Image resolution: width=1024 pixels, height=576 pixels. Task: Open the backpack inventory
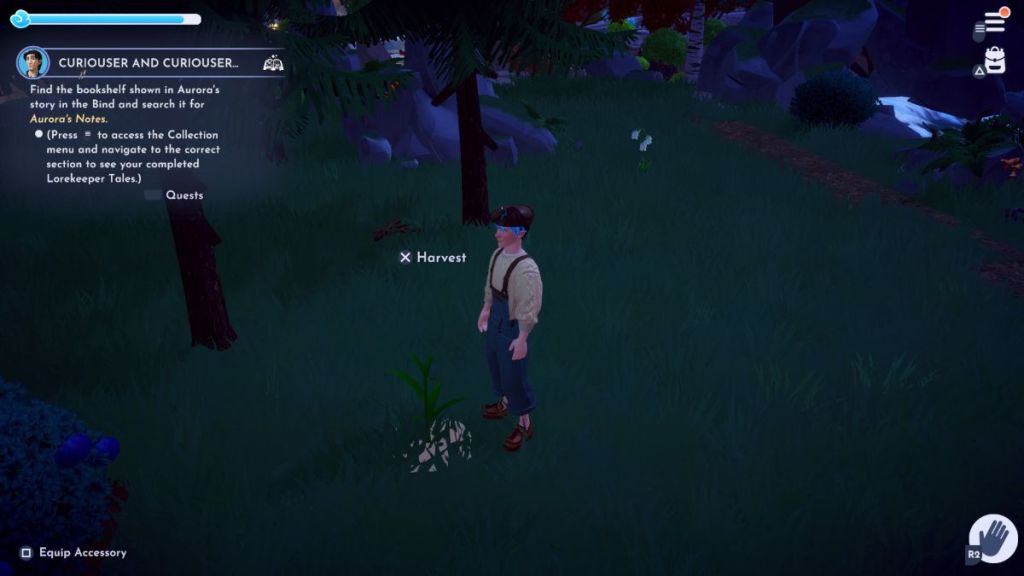click(994, 61)
